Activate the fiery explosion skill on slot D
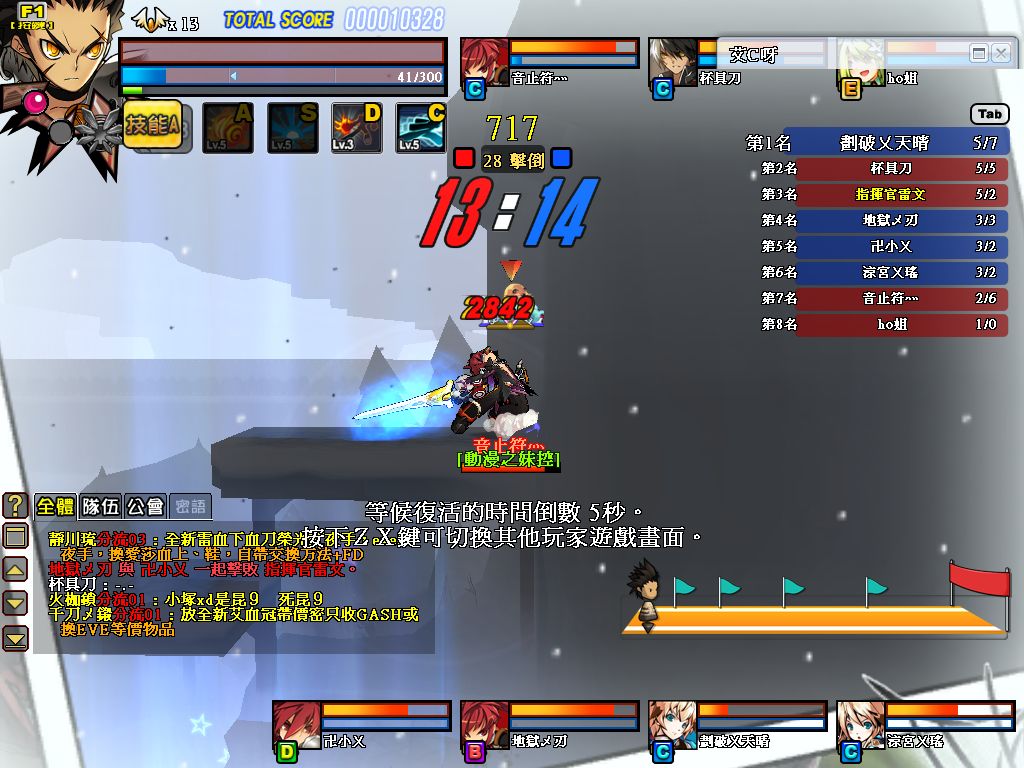Screen dimensions: 1024x768 [357, 128]
